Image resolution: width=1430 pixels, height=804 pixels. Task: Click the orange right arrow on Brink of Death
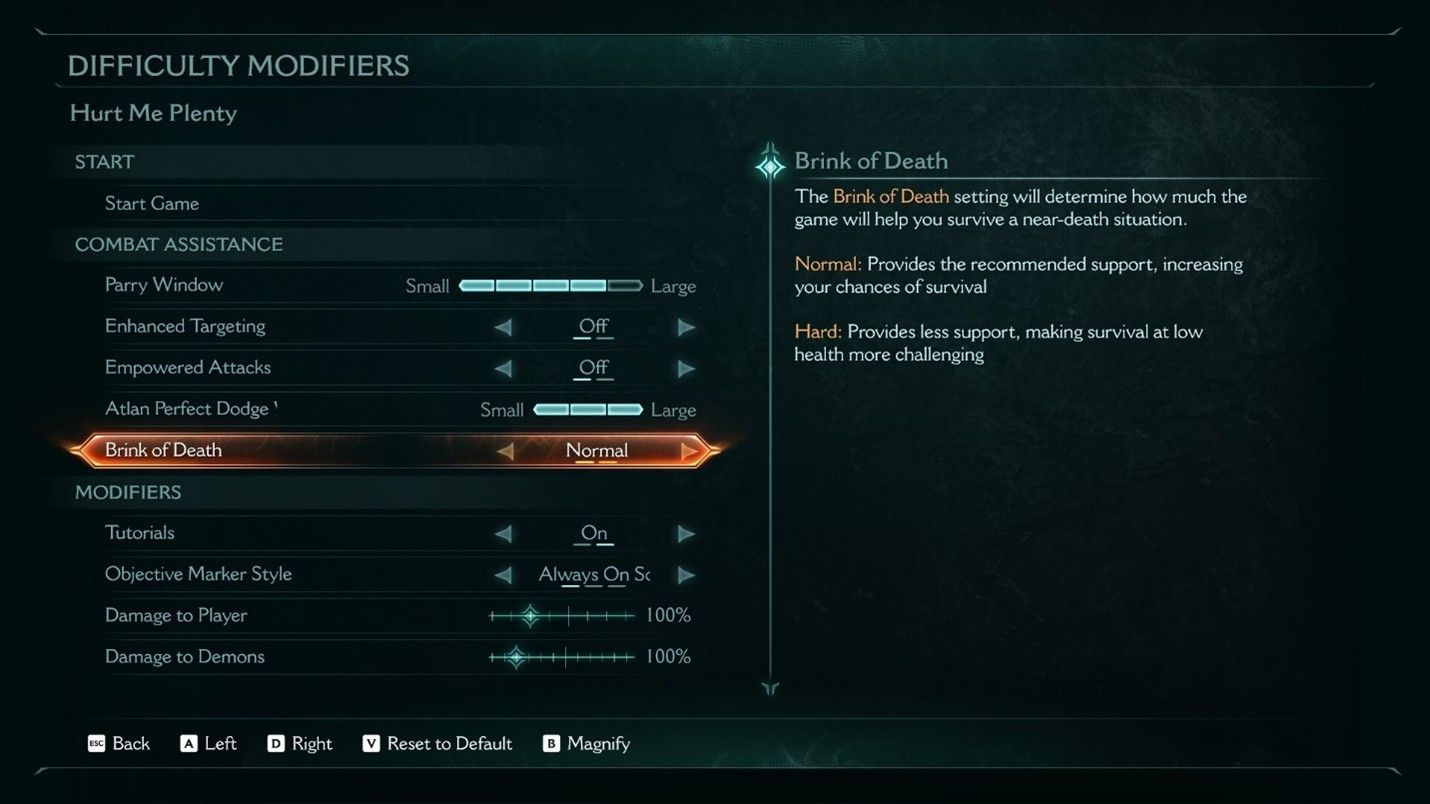[690, 451]
